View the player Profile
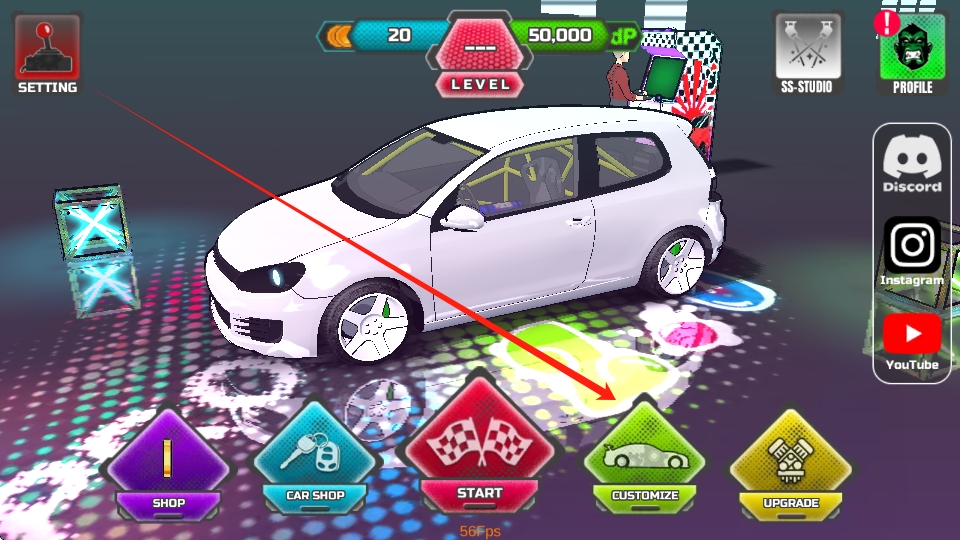This screenshot has height=540, width=960. (912, 52)
